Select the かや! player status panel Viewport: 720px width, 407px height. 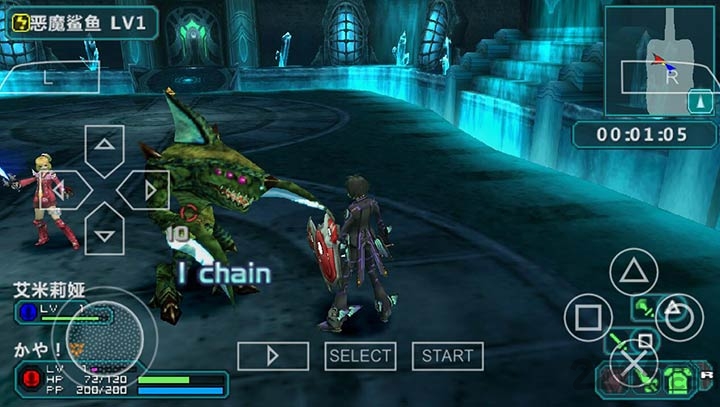point(120,372)
